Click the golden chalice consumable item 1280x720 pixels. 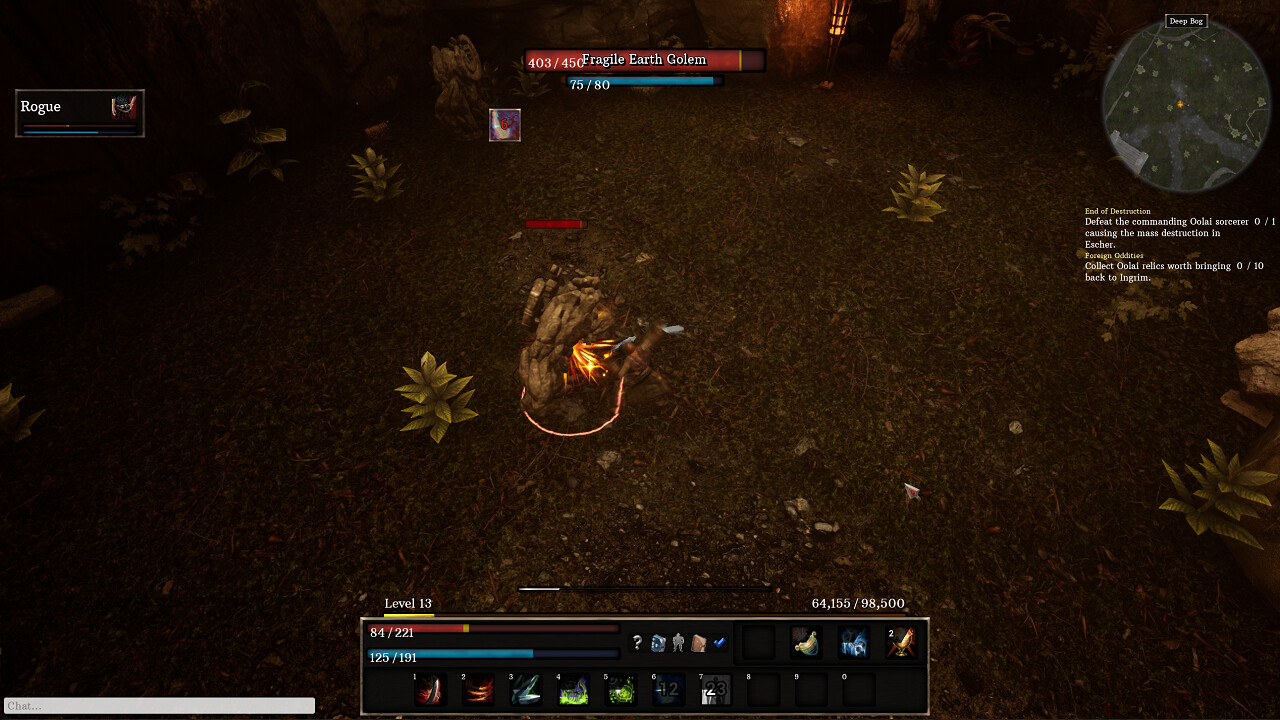(x=900, y=643)
